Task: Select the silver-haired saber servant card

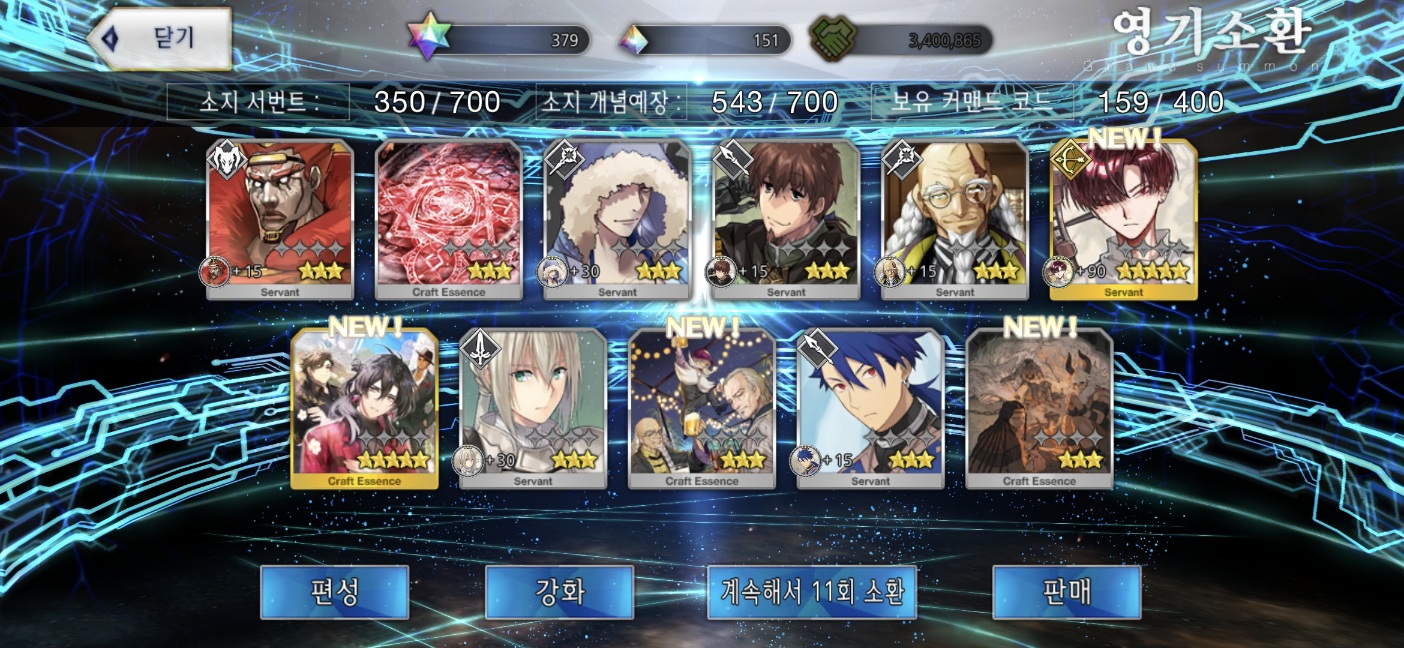Action: click(533, 408)
